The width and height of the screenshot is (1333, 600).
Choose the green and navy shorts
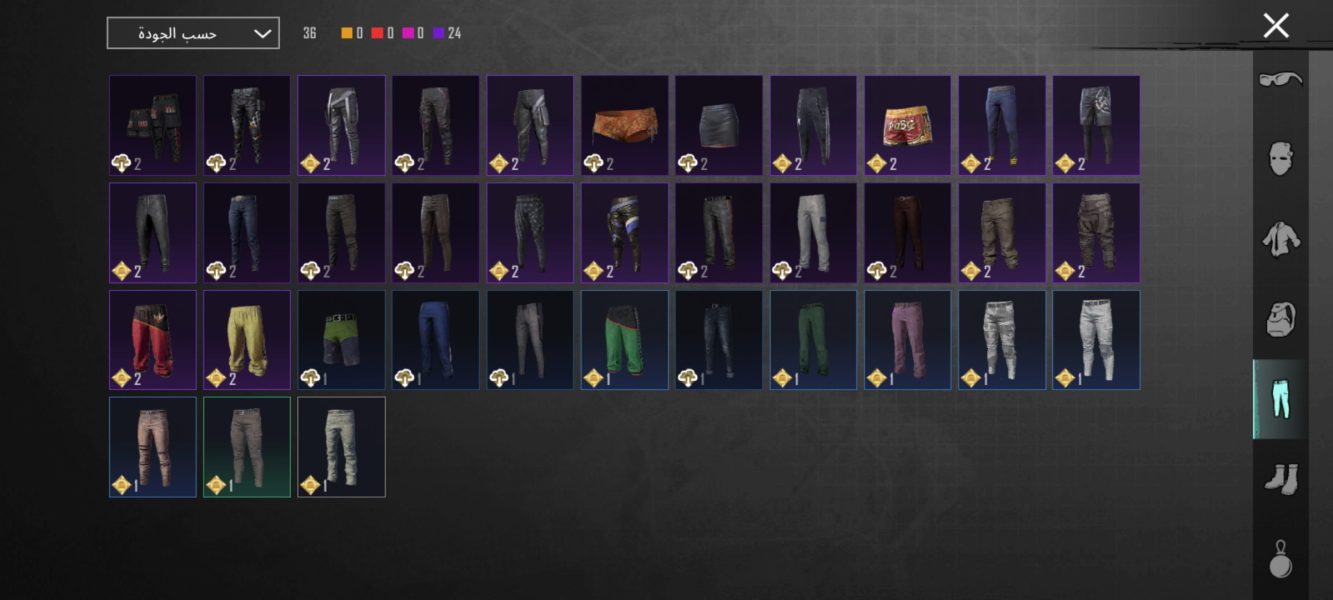(341, 340)
